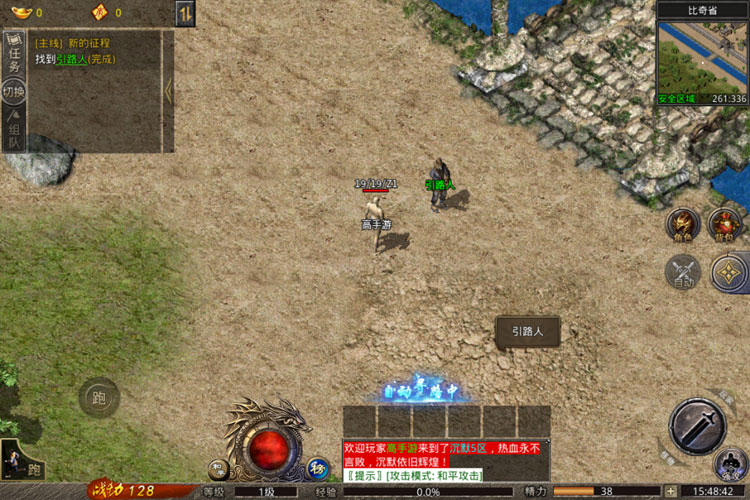
Task: Toggle the 和平 attack mode button
Action: [x=217, y=467]
